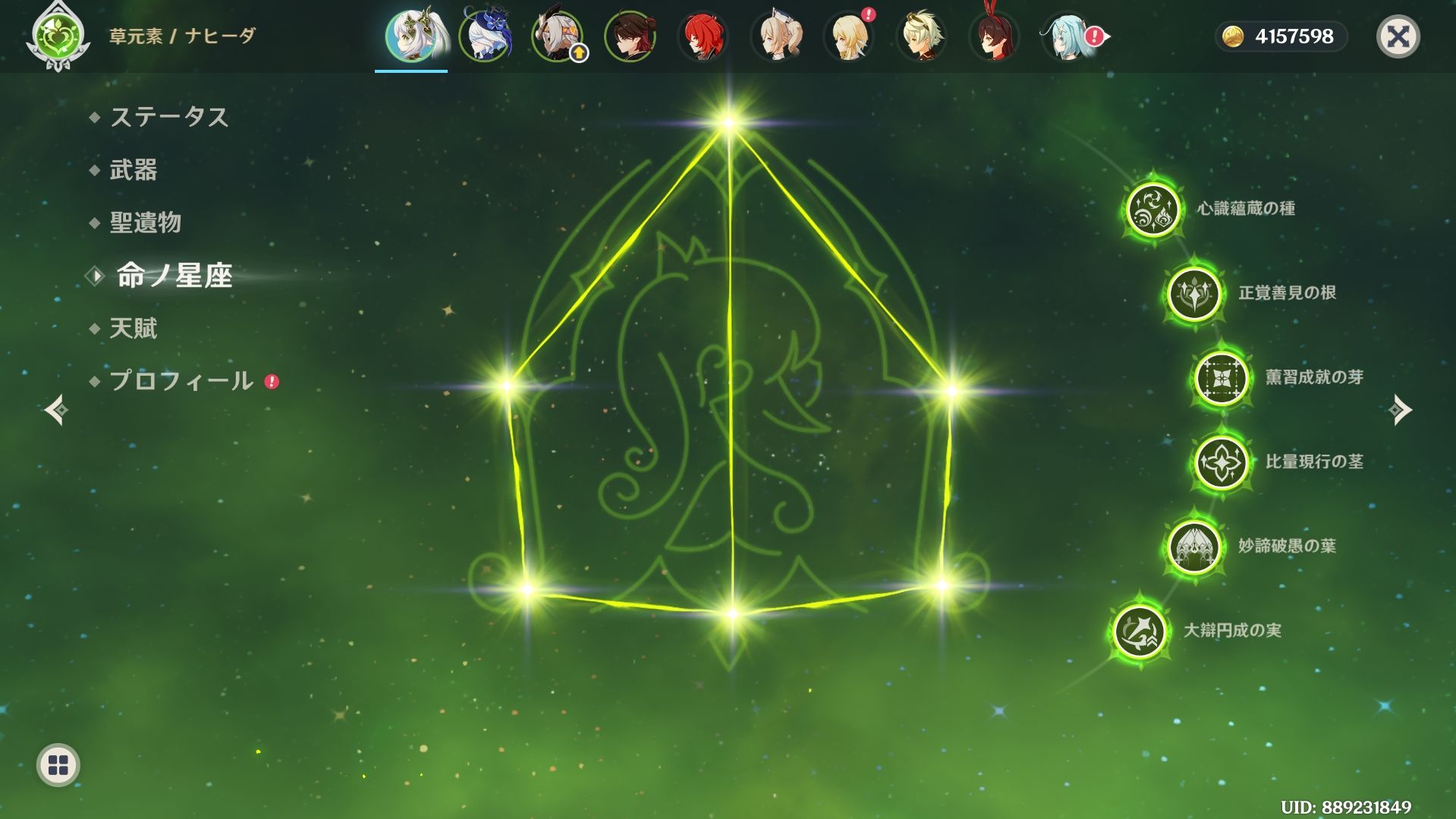This screenshot has width=1456, height=819.
Task: Open the 武器 menu
Action: (134, 169)
